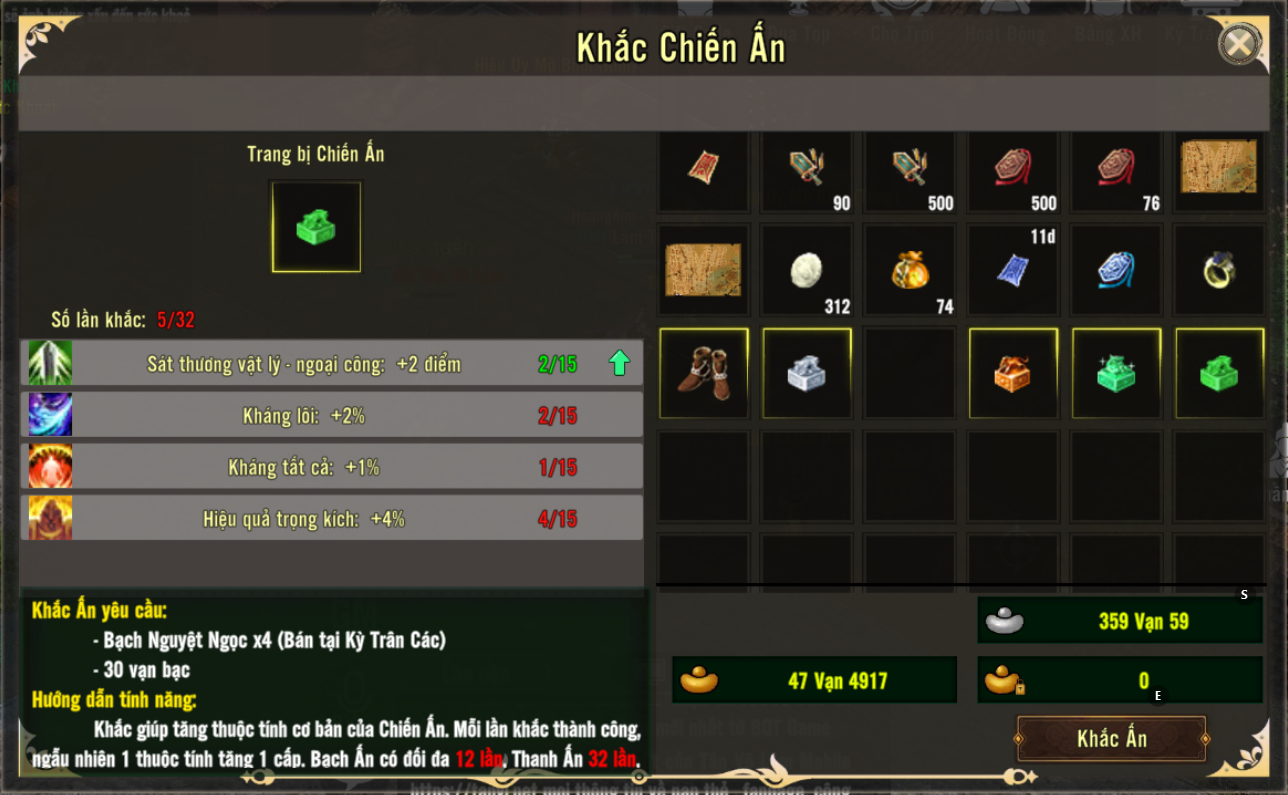Select the blue card marked 11d

(x=1013, y=270)
